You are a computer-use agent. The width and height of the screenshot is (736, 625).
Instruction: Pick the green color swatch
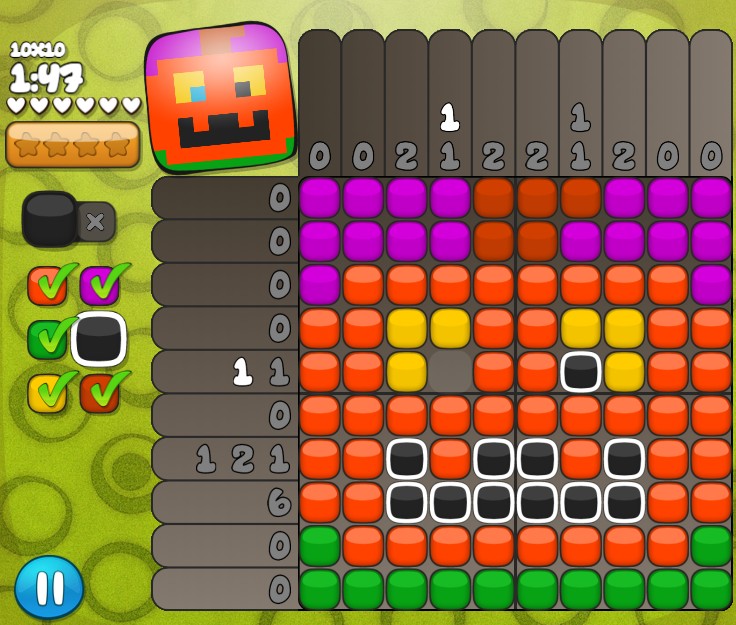(x=46, y=340)
